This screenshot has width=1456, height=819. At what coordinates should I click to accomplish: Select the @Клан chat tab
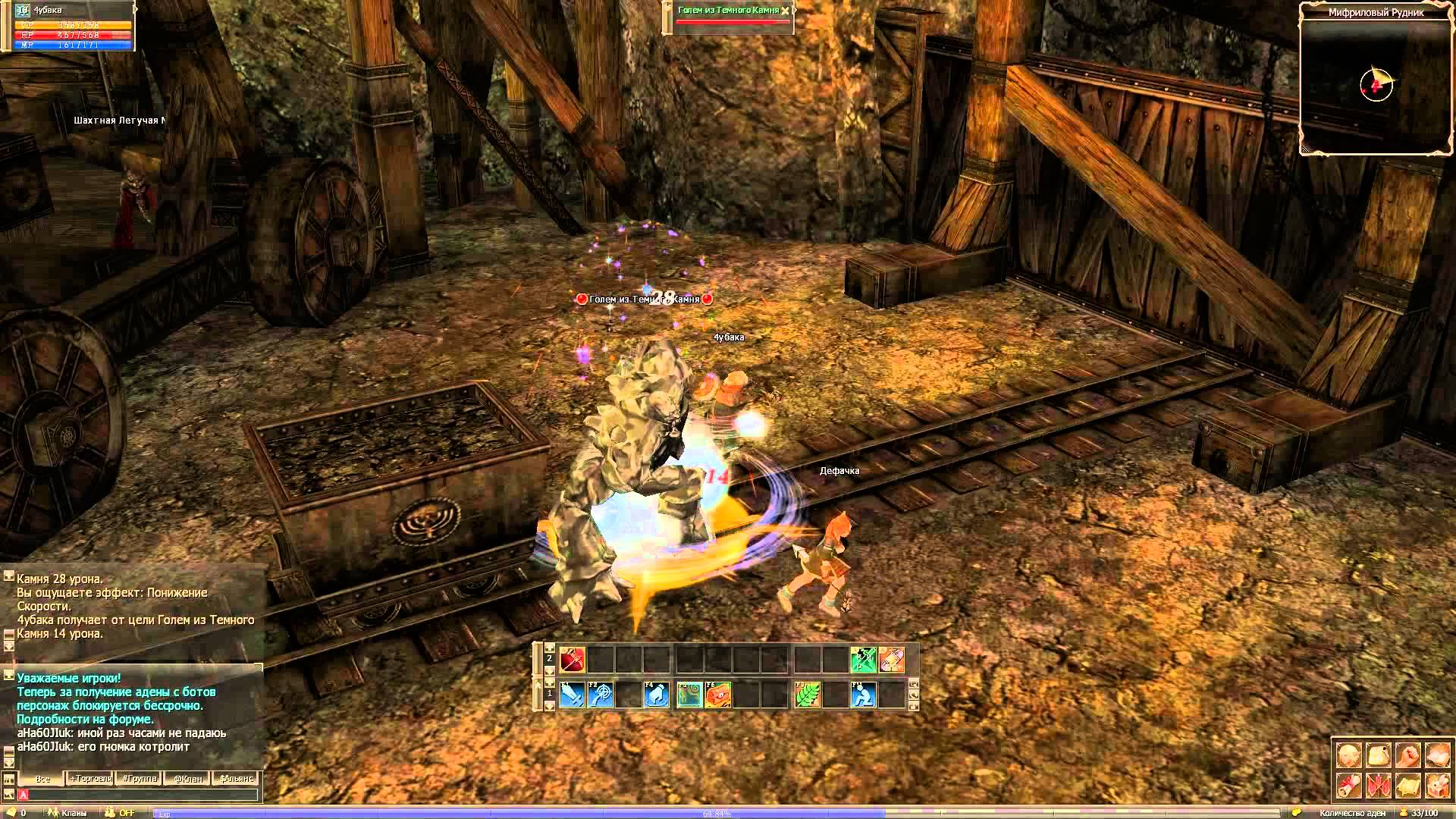(188, 779)
